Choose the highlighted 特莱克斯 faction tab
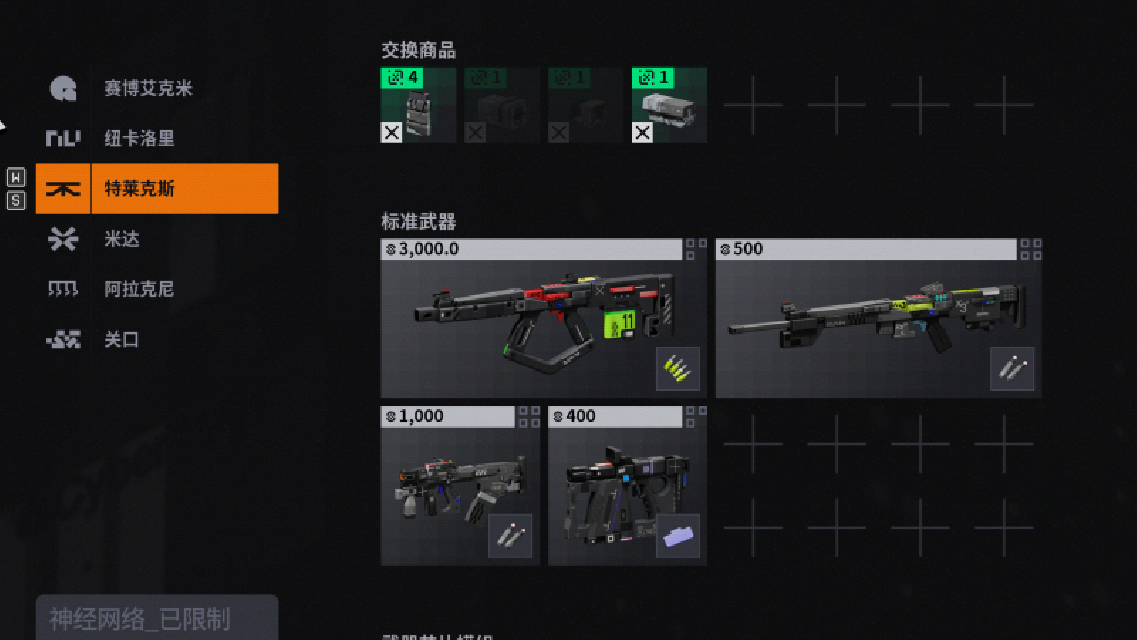 pos(157,189)
